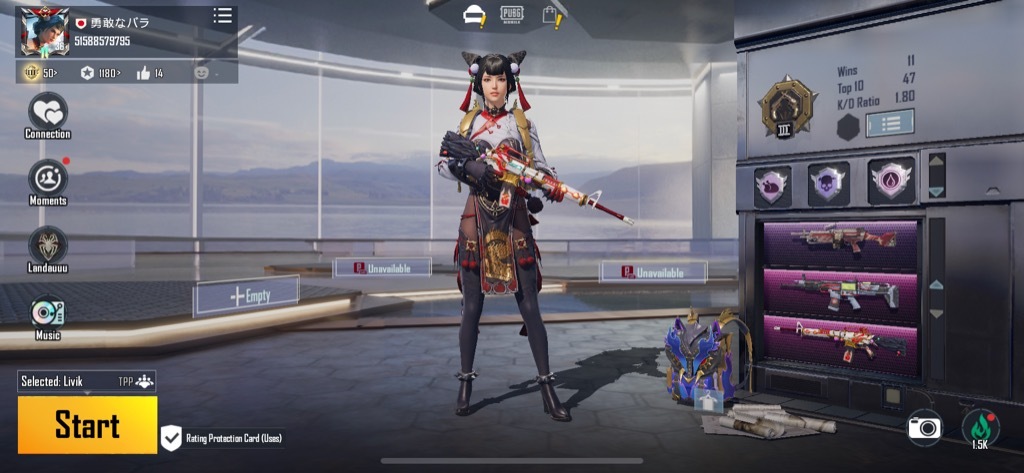Screen dimensions: 1024x473
Task: Open Moments with the red notification dot
Action: point(47,178)
